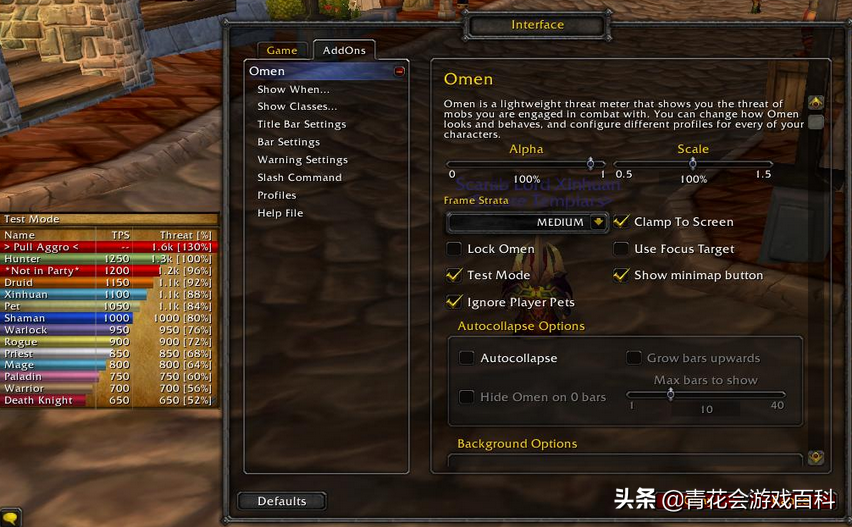Open Bar Settings section
Image resolution: width=852 pixels, height=527 pixels.
pyautogui.click(x=288, y=142)
